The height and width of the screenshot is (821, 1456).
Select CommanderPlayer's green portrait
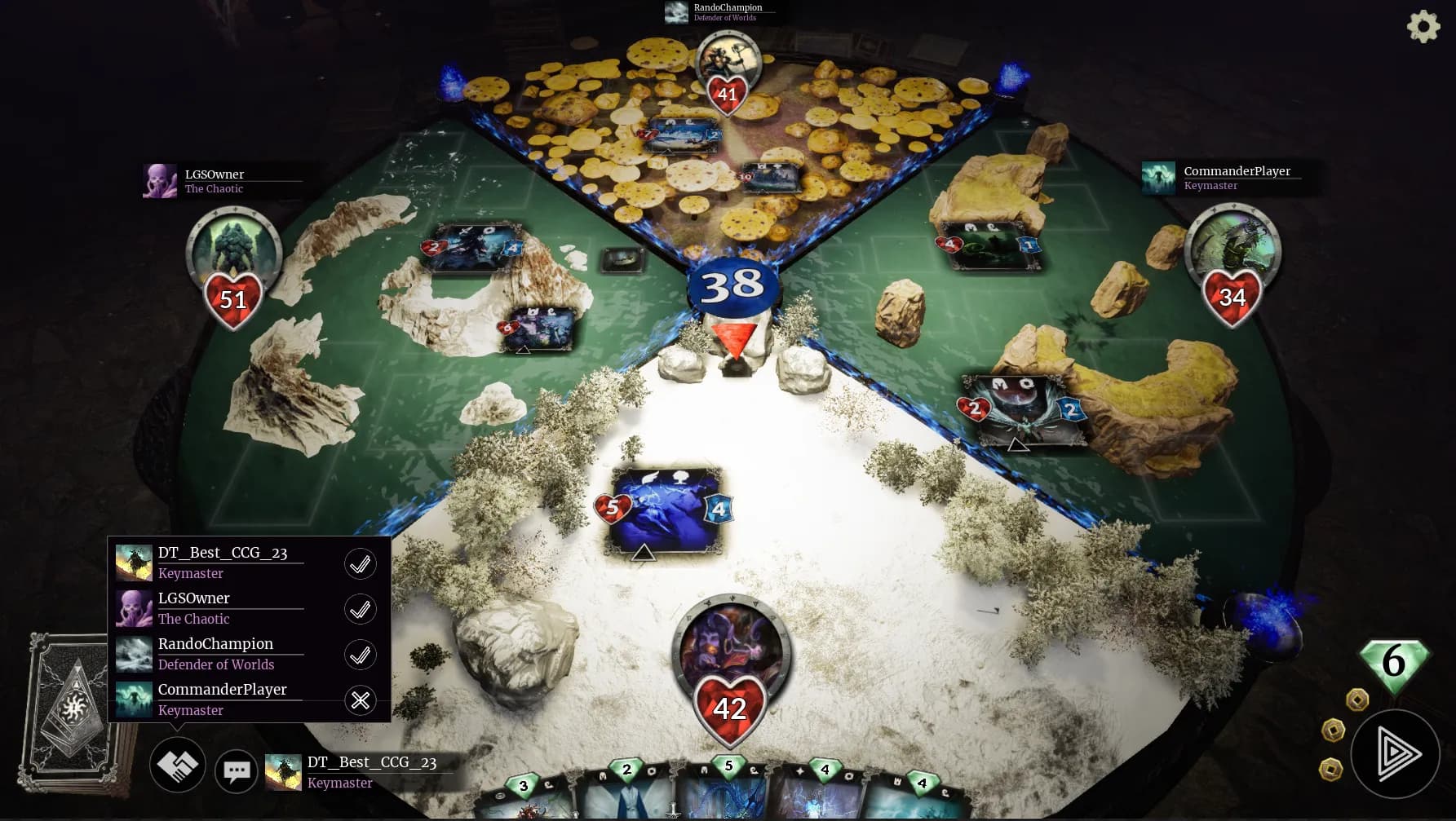click(x=1159, y=178)
